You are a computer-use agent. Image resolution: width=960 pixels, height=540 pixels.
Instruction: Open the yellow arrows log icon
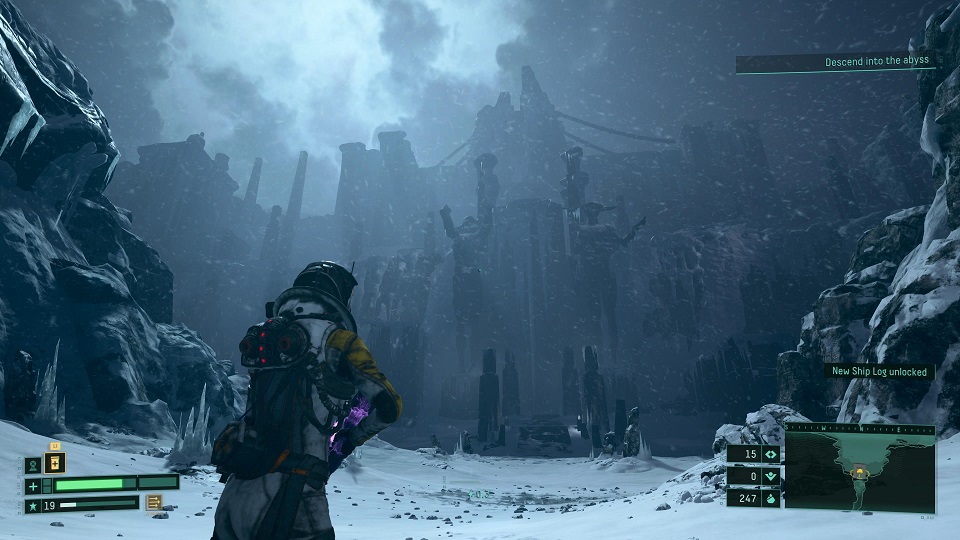(x=155, y=503)
